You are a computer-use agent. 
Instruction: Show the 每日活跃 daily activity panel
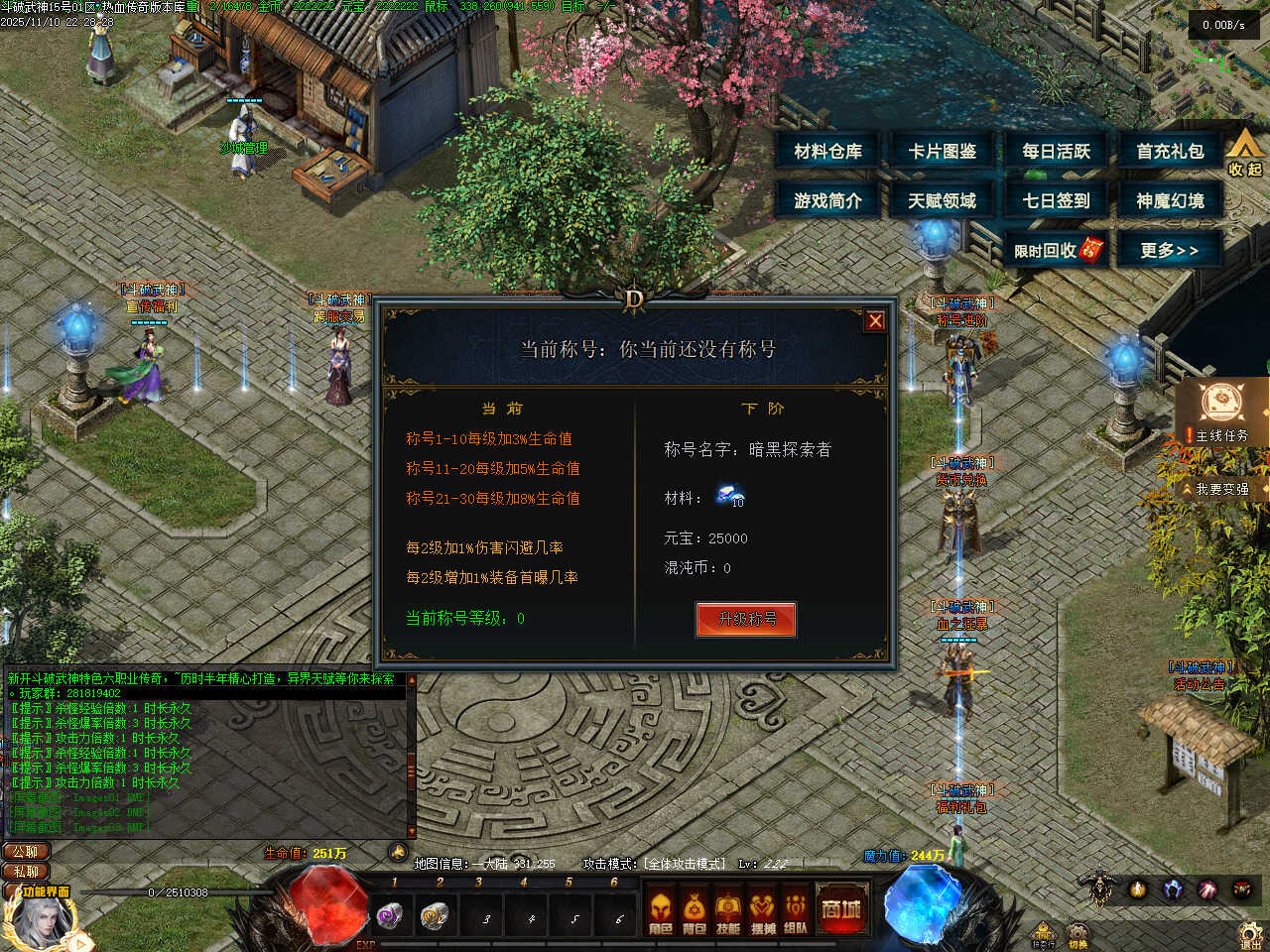[x=1056, y=152]
